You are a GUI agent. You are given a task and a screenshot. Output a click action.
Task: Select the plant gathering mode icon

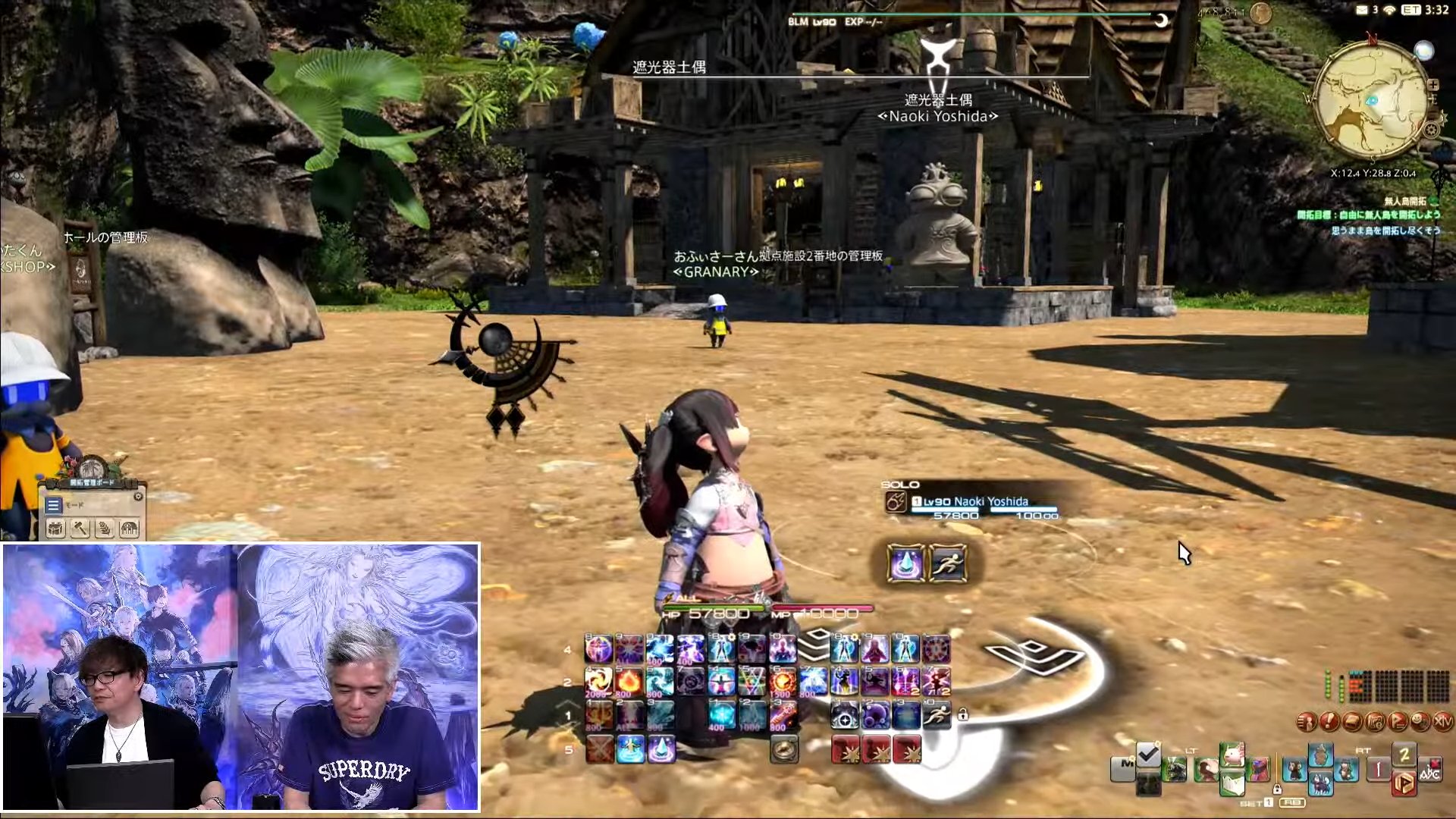(103, 529)
